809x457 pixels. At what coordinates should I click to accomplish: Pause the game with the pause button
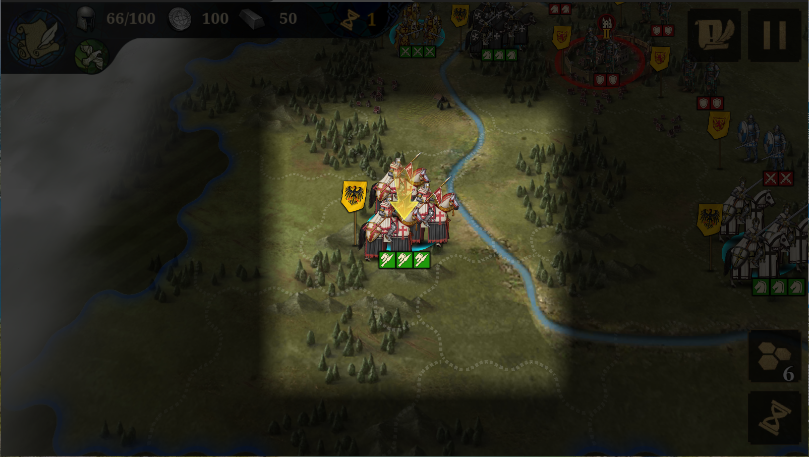coord(774,35)
